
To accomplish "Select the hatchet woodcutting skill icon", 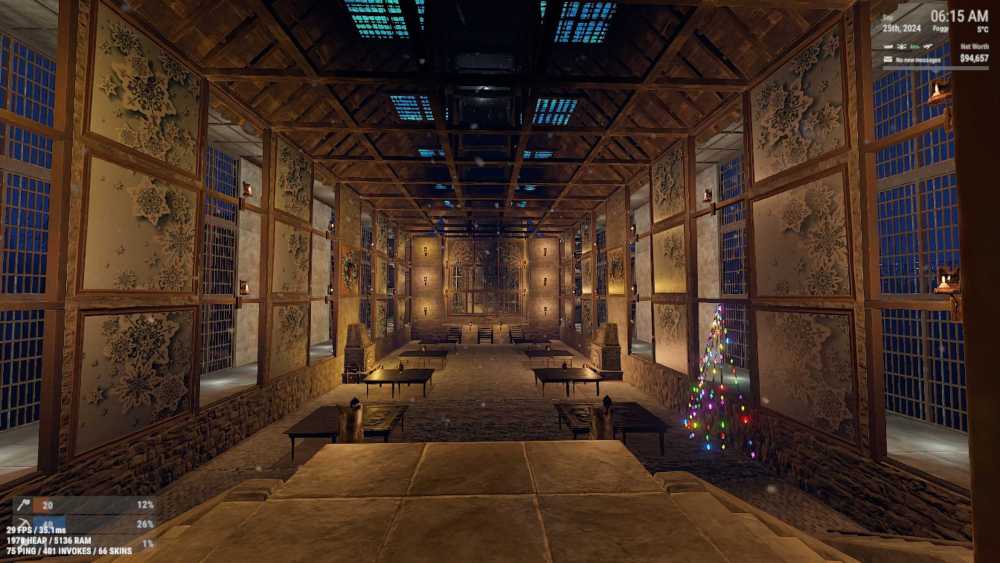I will coord(24,505).
